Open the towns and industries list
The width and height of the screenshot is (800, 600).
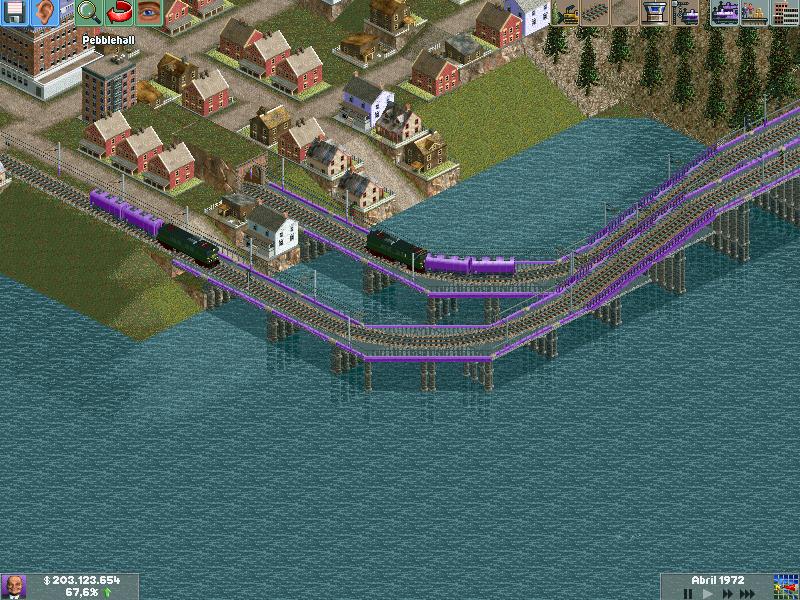point(784,13)
